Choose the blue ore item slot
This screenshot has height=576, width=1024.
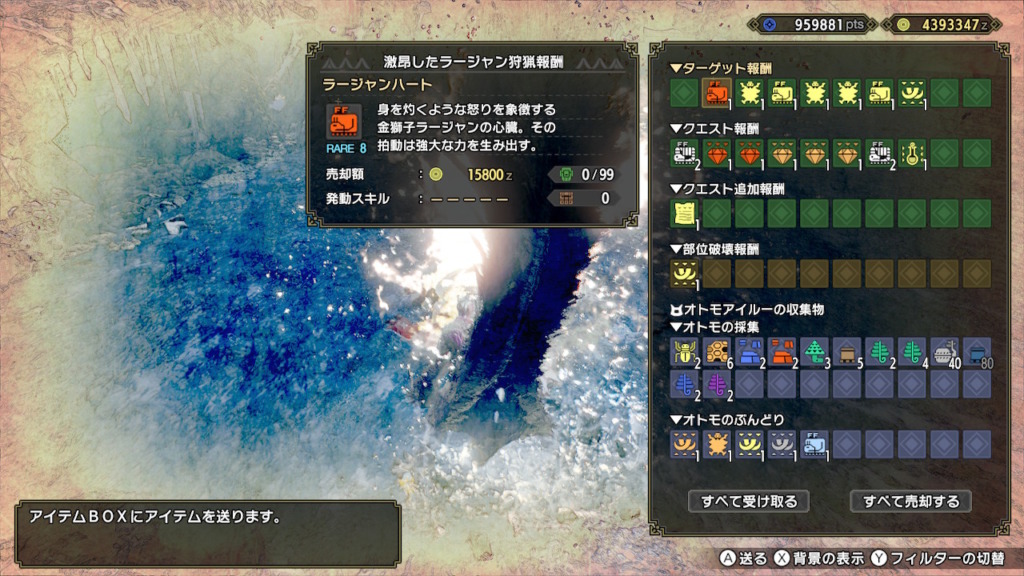(x=748, y=351)
